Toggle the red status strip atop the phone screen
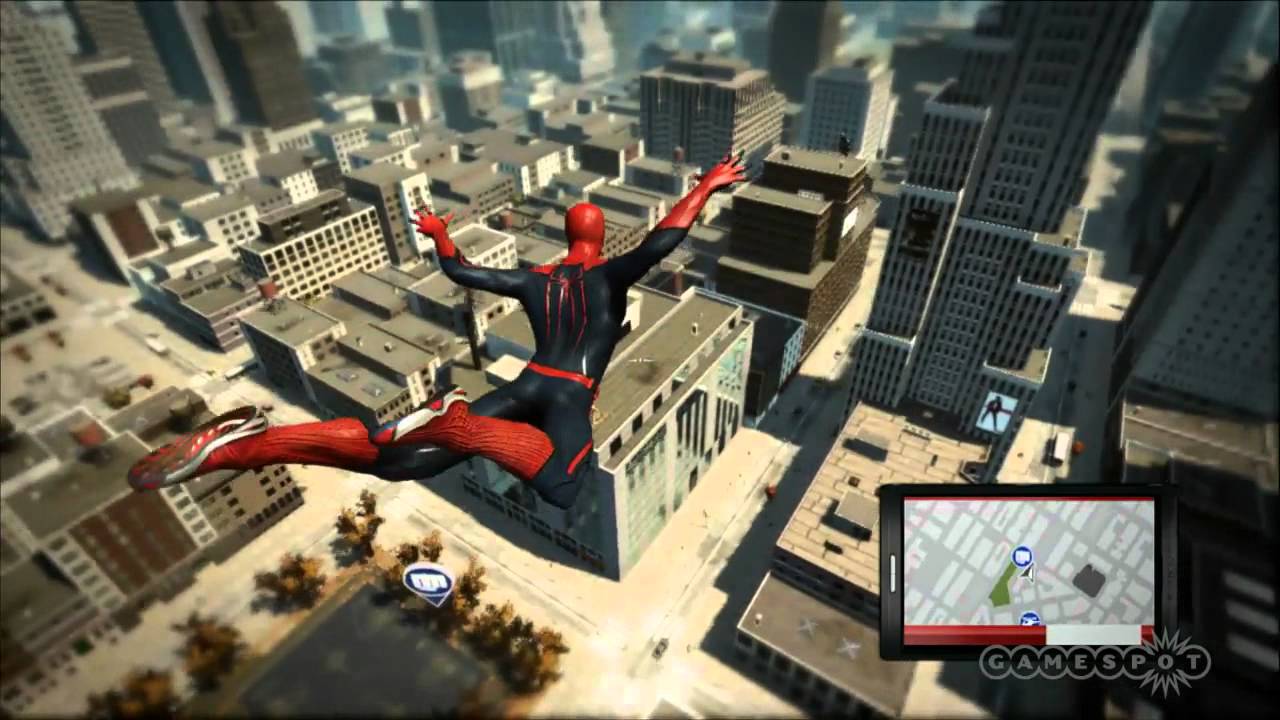Screen dimensions: 1280x720 (x=1030, y=497)
